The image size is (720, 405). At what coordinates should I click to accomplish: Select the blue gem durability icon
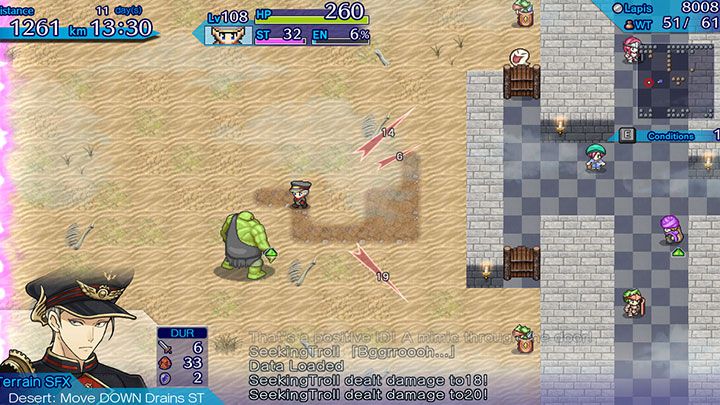tap(167, 378)
